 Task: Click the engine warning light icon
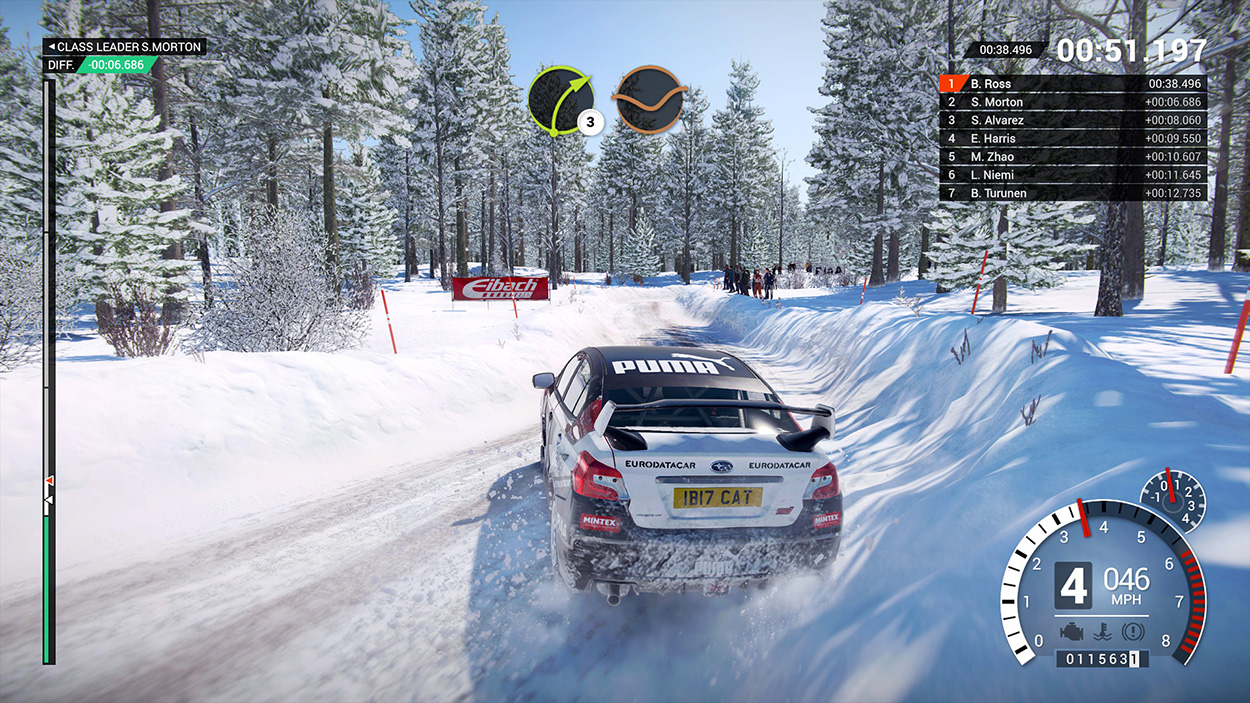point(1071,632)
